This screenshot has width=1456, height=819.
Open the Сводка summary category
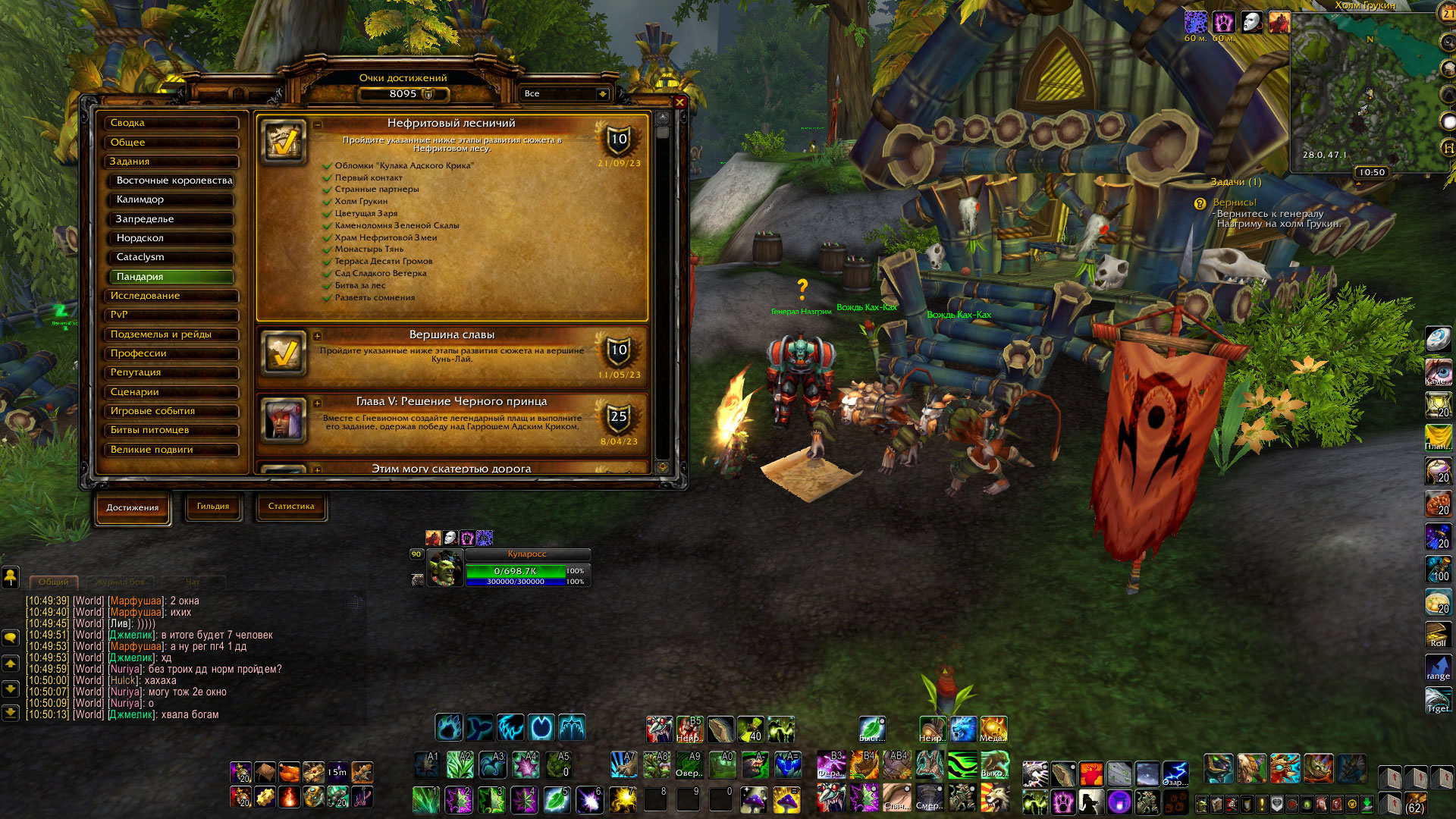click(x=171, y=123)
